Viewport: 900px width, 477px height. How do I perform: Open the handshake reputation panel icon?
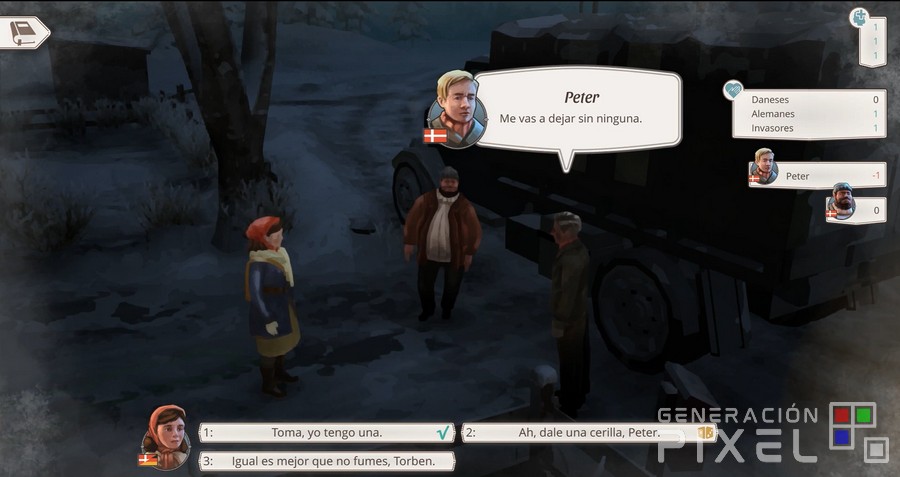(735, 90)
